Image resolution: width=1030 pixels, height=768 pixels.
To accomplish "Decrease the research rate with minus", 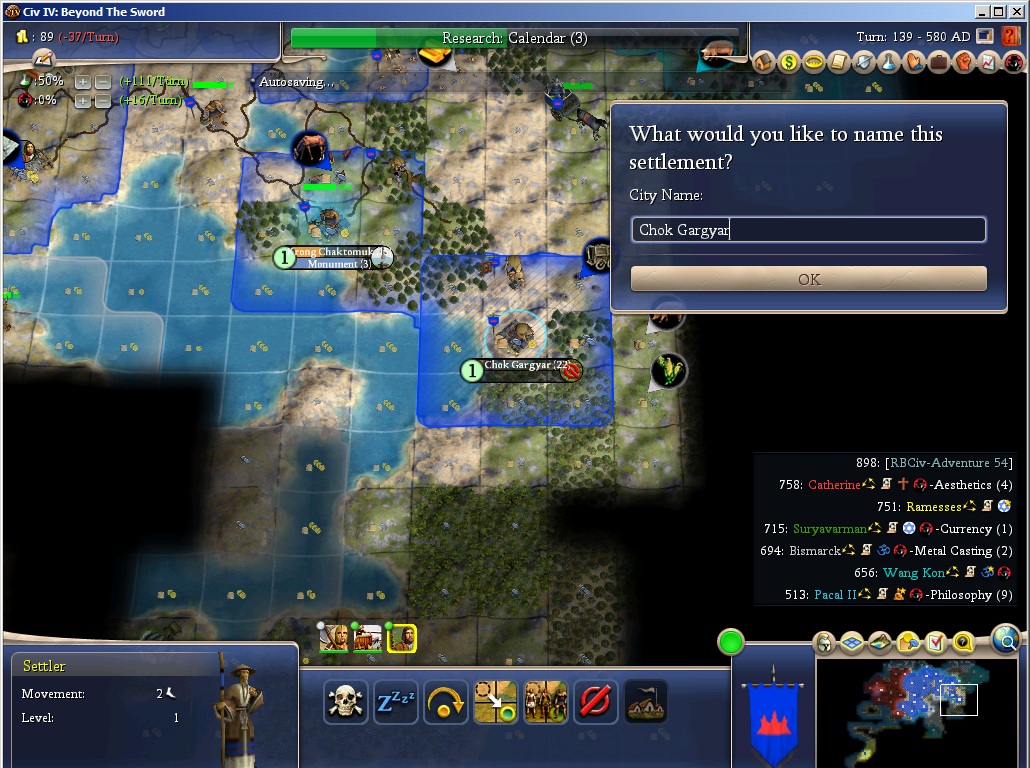I will [x=102, y=81].
